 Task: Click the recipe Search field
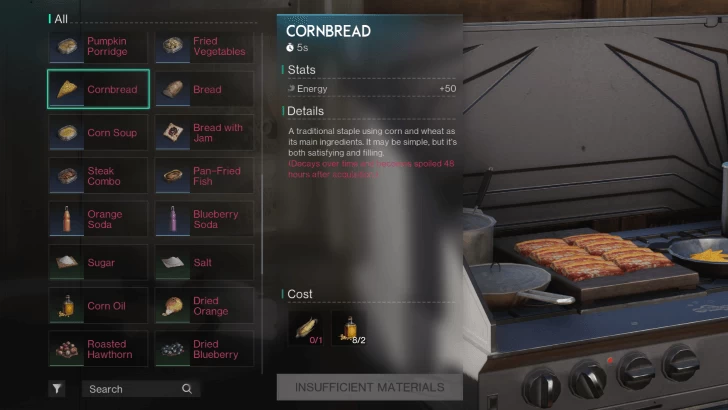(139, 389)
